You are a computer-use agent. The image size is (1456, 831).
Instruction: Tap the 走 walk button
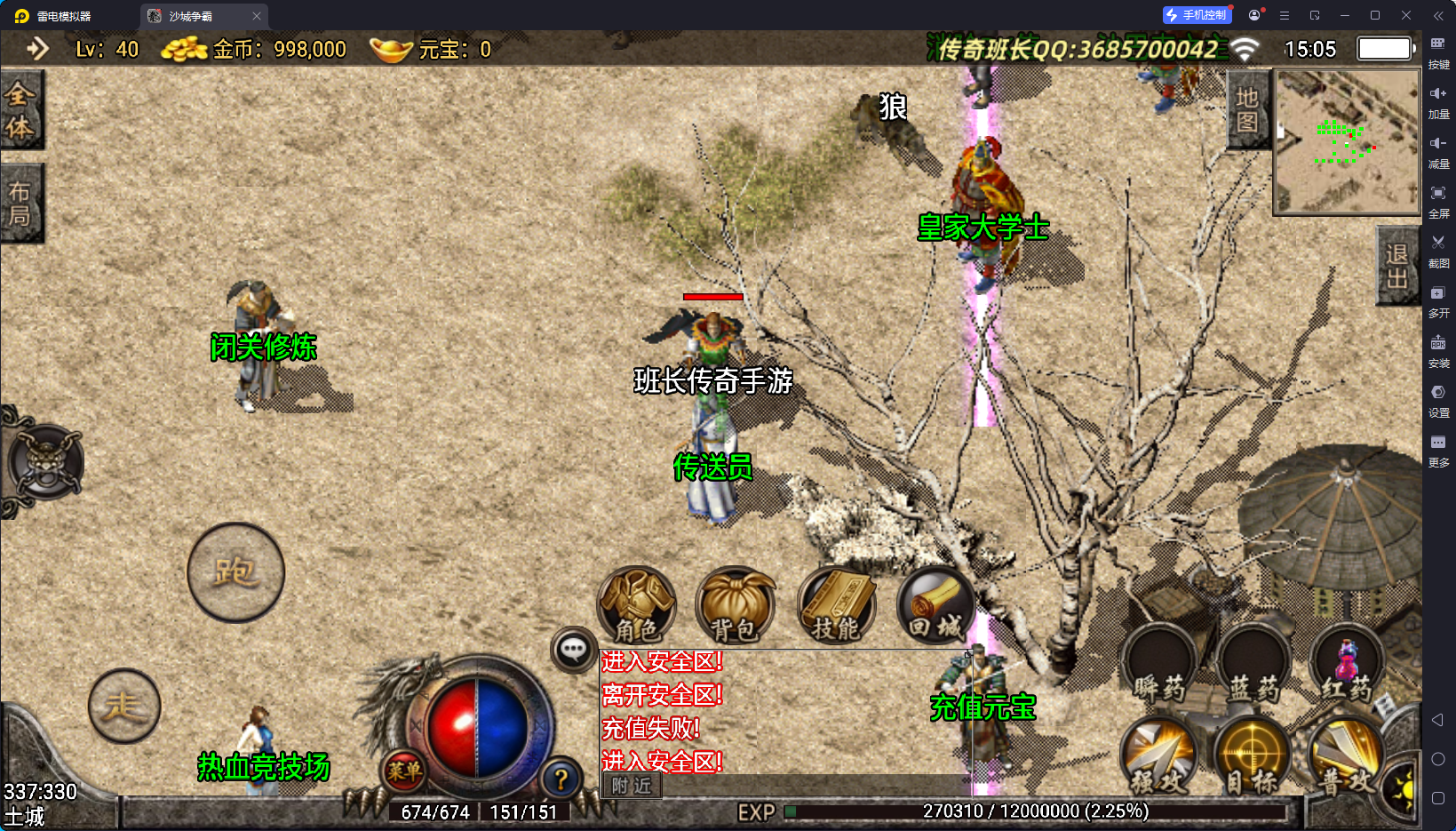pyautogui.click(x=124, y=707)
